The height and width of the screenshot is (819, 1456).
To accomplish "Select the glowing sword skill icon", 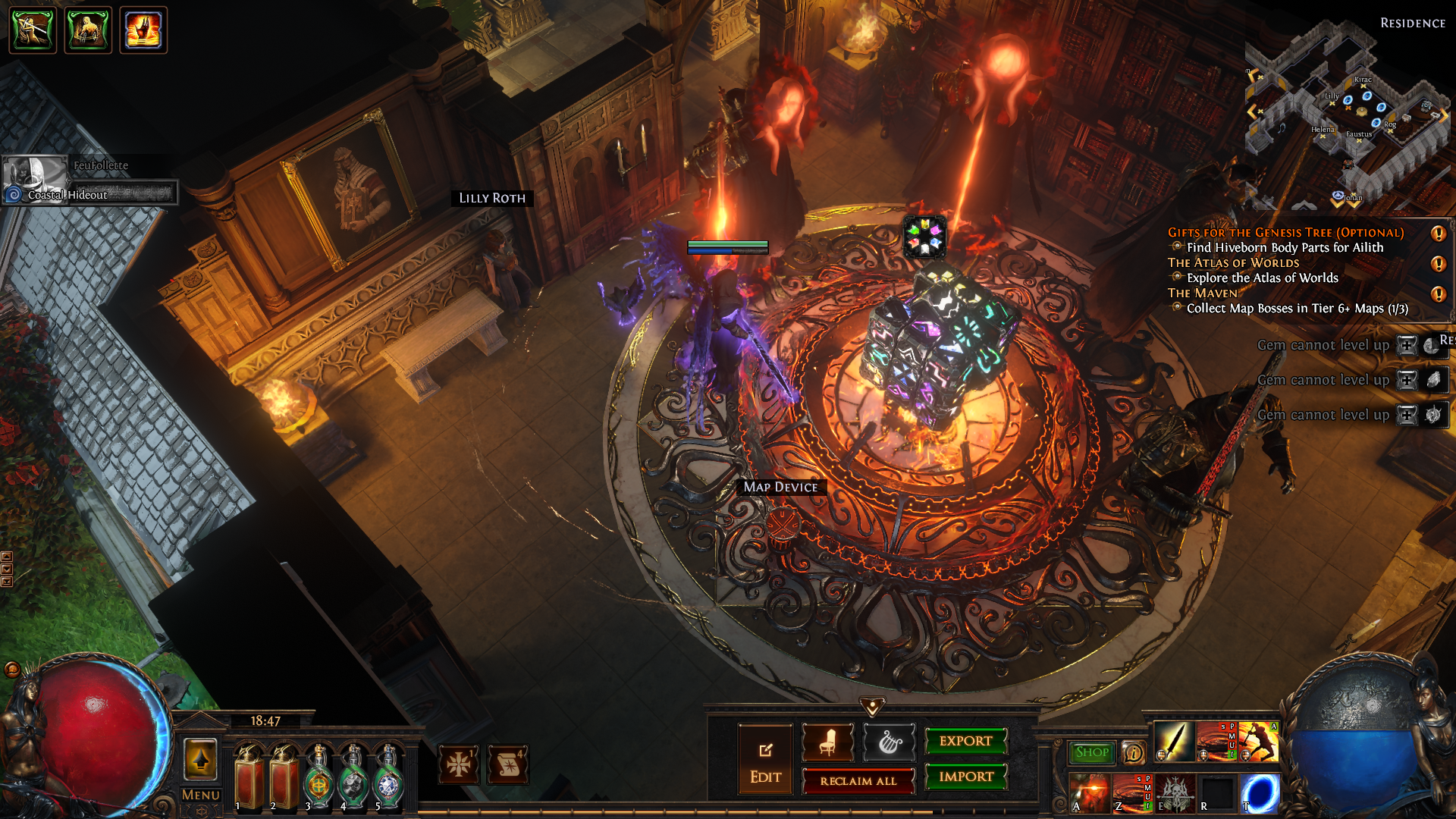I will (1174, 742).
